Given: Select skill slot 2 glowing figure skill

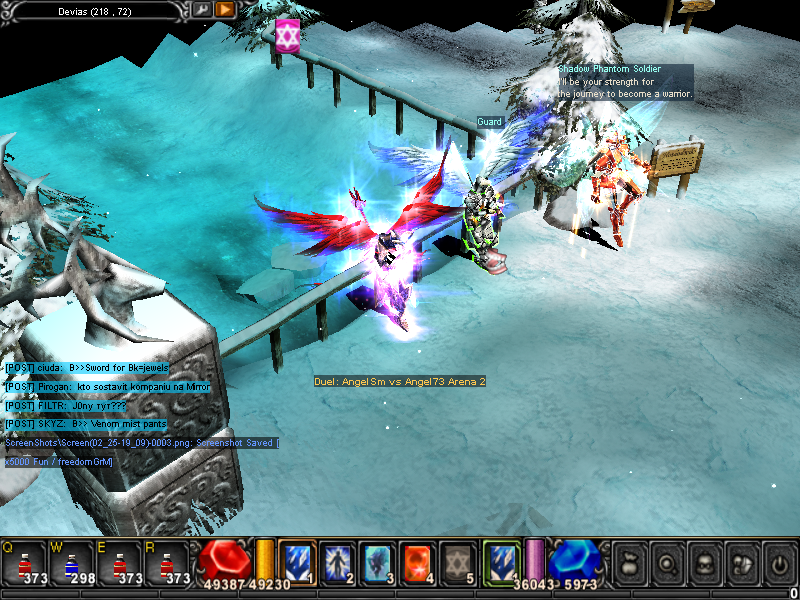Looking at the screenshot, I should click(x=336, y=560).
